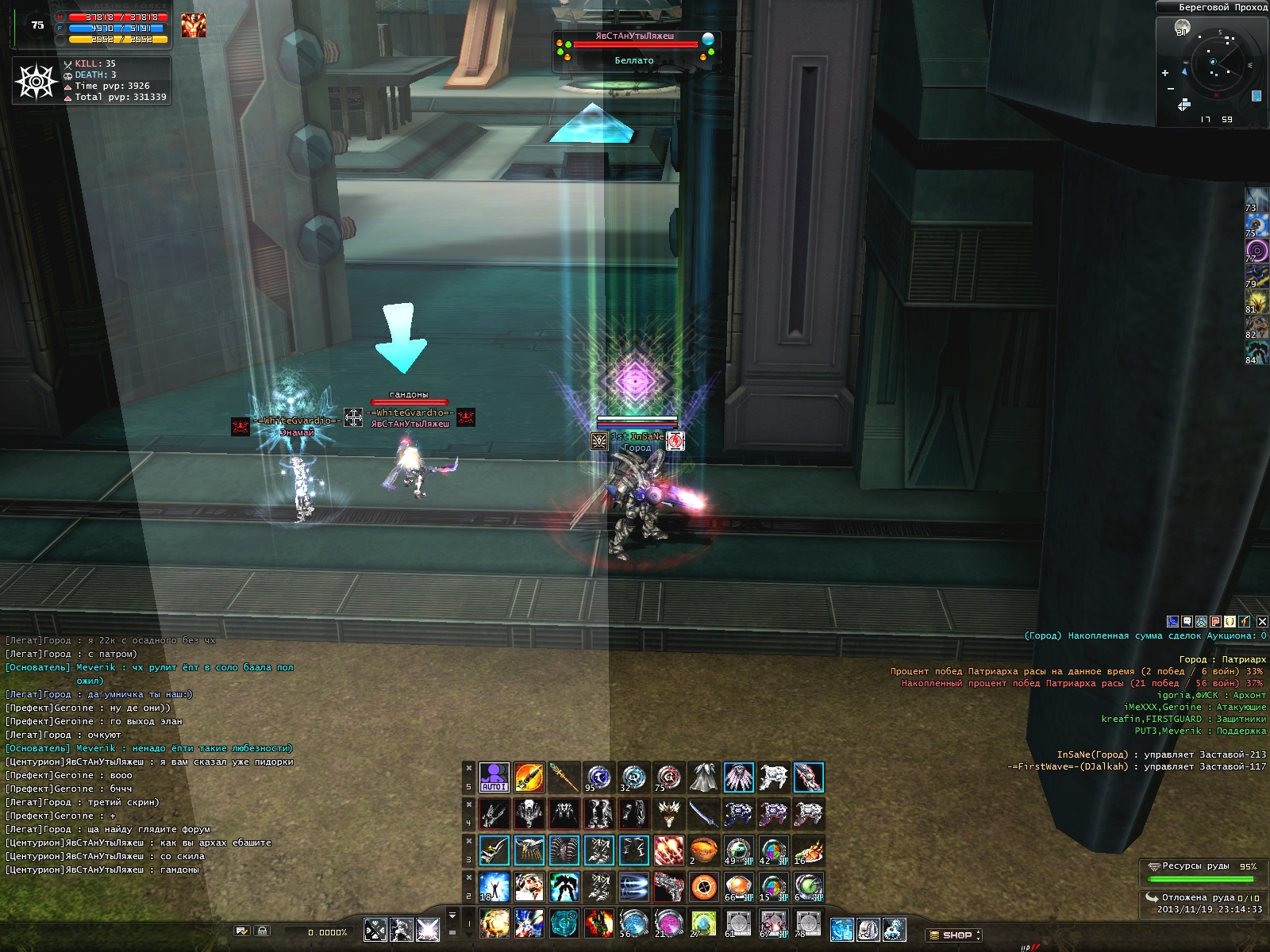Screen dimensions: 1270x952
Task: Use the magenta orb item count 21
Action: 668,923
